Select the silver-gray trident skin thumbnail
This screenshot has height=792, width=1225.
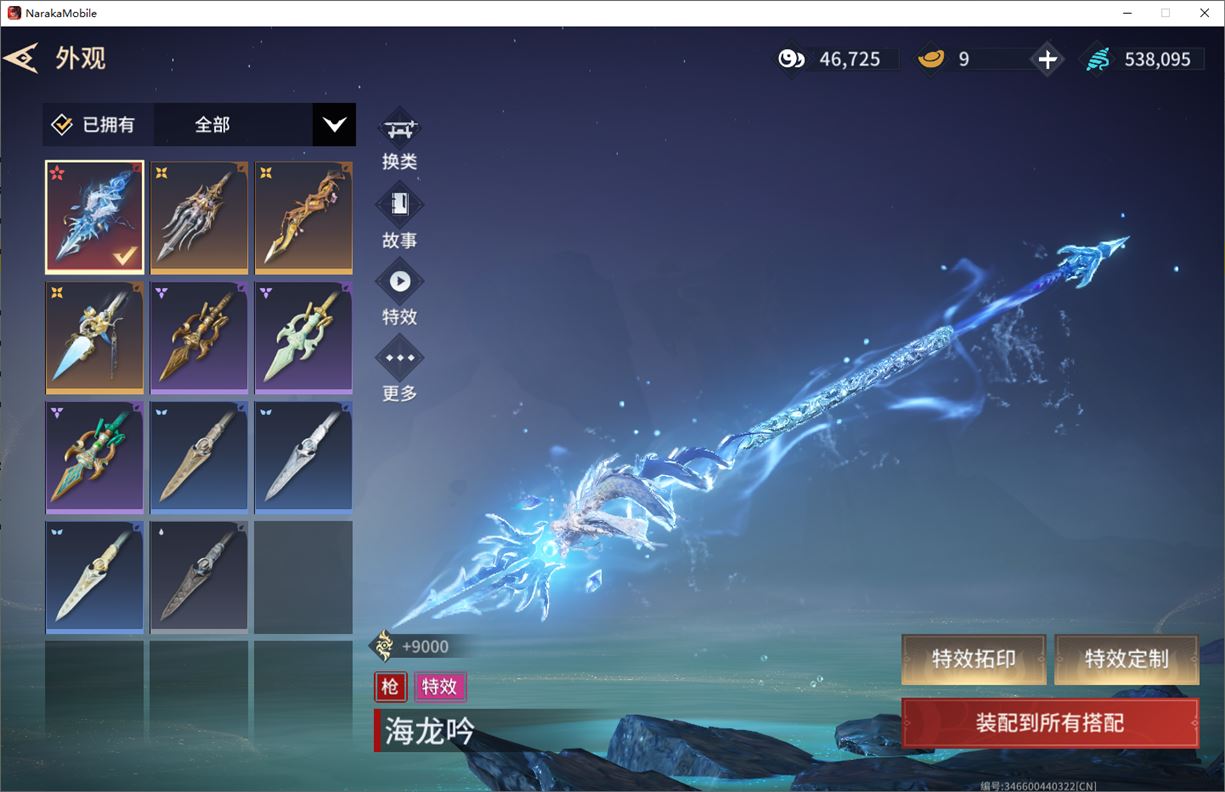pos(199,217)
